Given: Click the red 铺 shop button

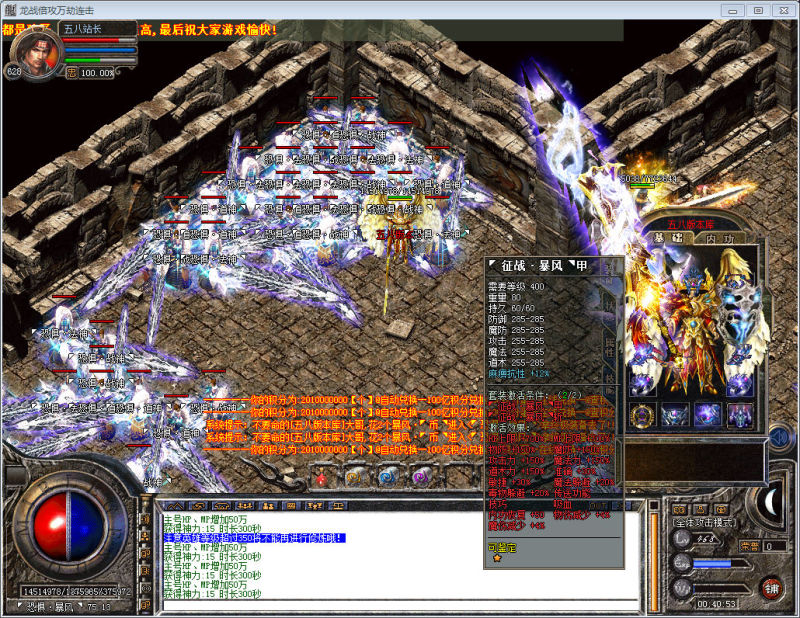Looking at the screenshot, I should (x=770, y=588).
